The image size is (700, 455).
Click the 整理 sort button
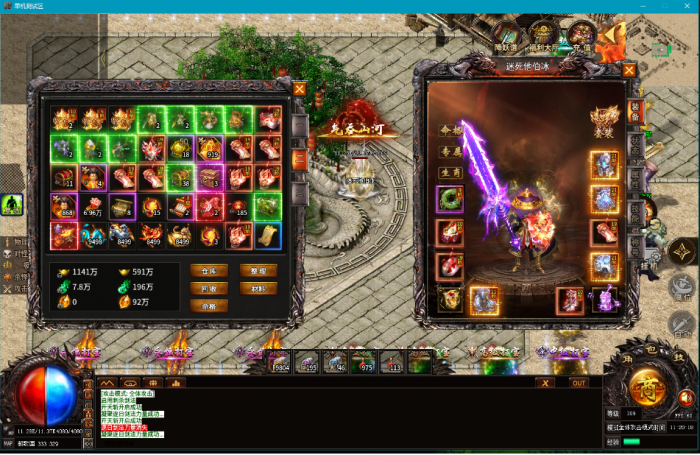coord(258,271)
